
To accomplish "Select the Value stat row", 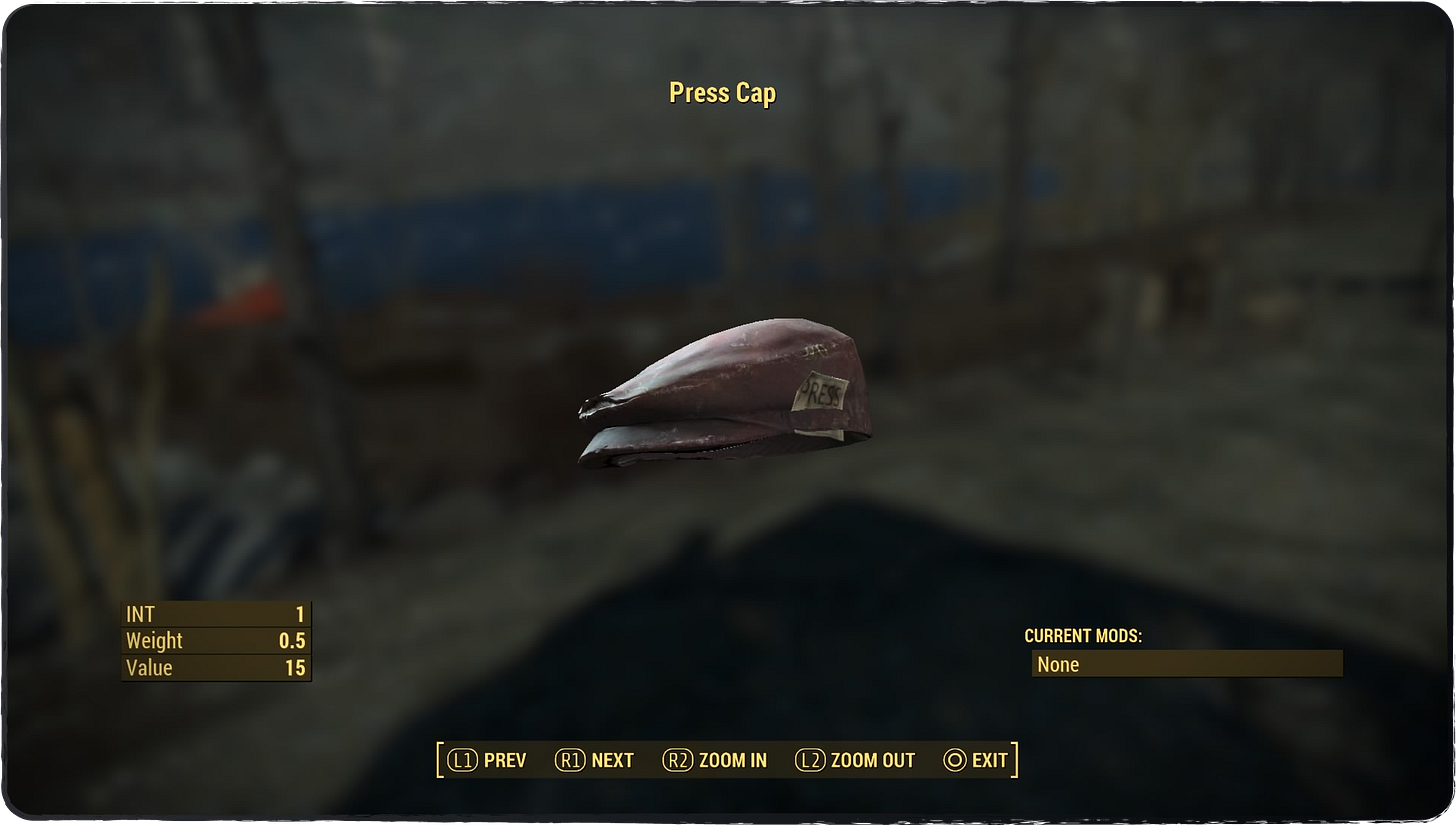I will click(x=215, y=667).
